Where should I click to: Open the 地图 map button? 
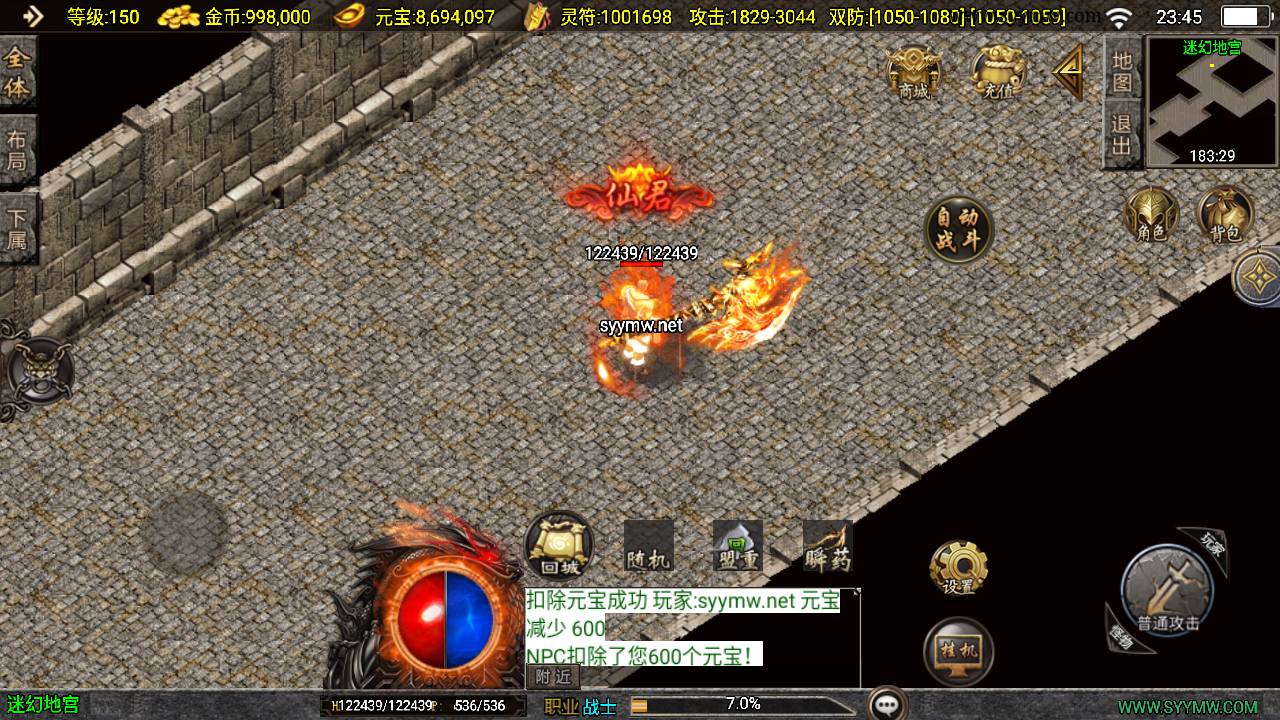click(1122, 71)
